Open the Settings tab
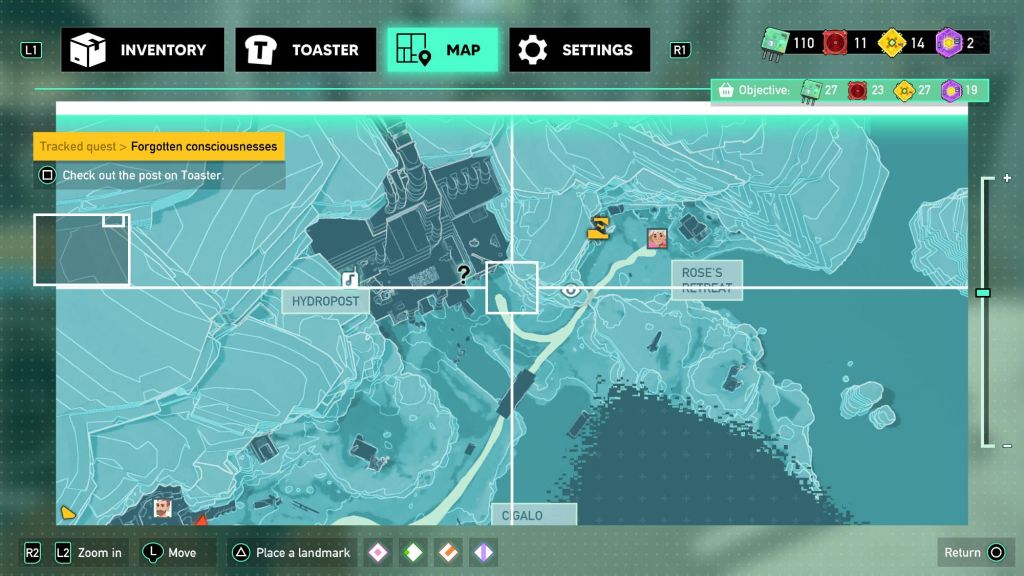 pos(579,50)
